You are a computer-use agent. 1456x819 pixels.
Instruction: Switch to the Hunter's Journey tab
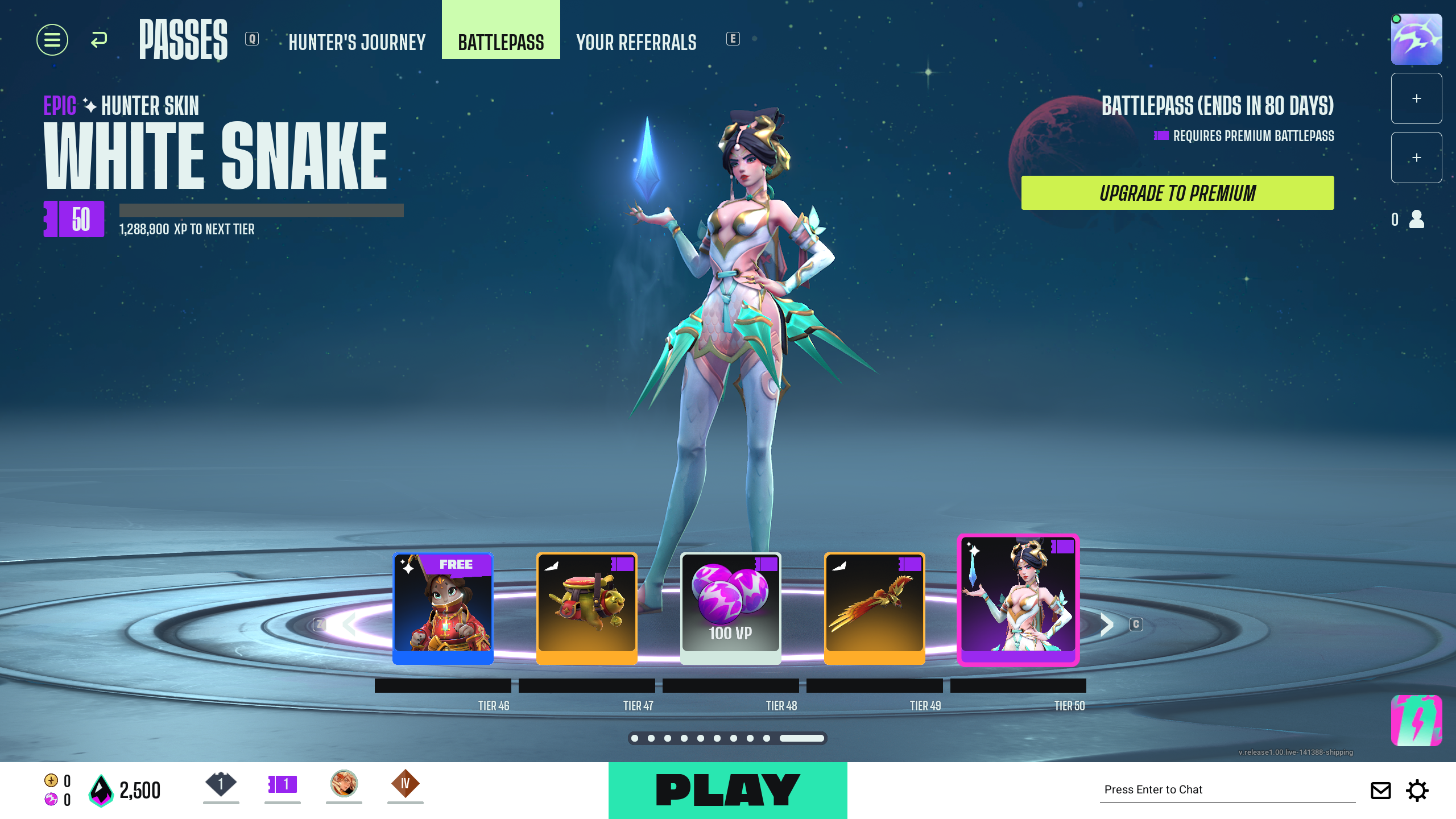tap(357, 42)
